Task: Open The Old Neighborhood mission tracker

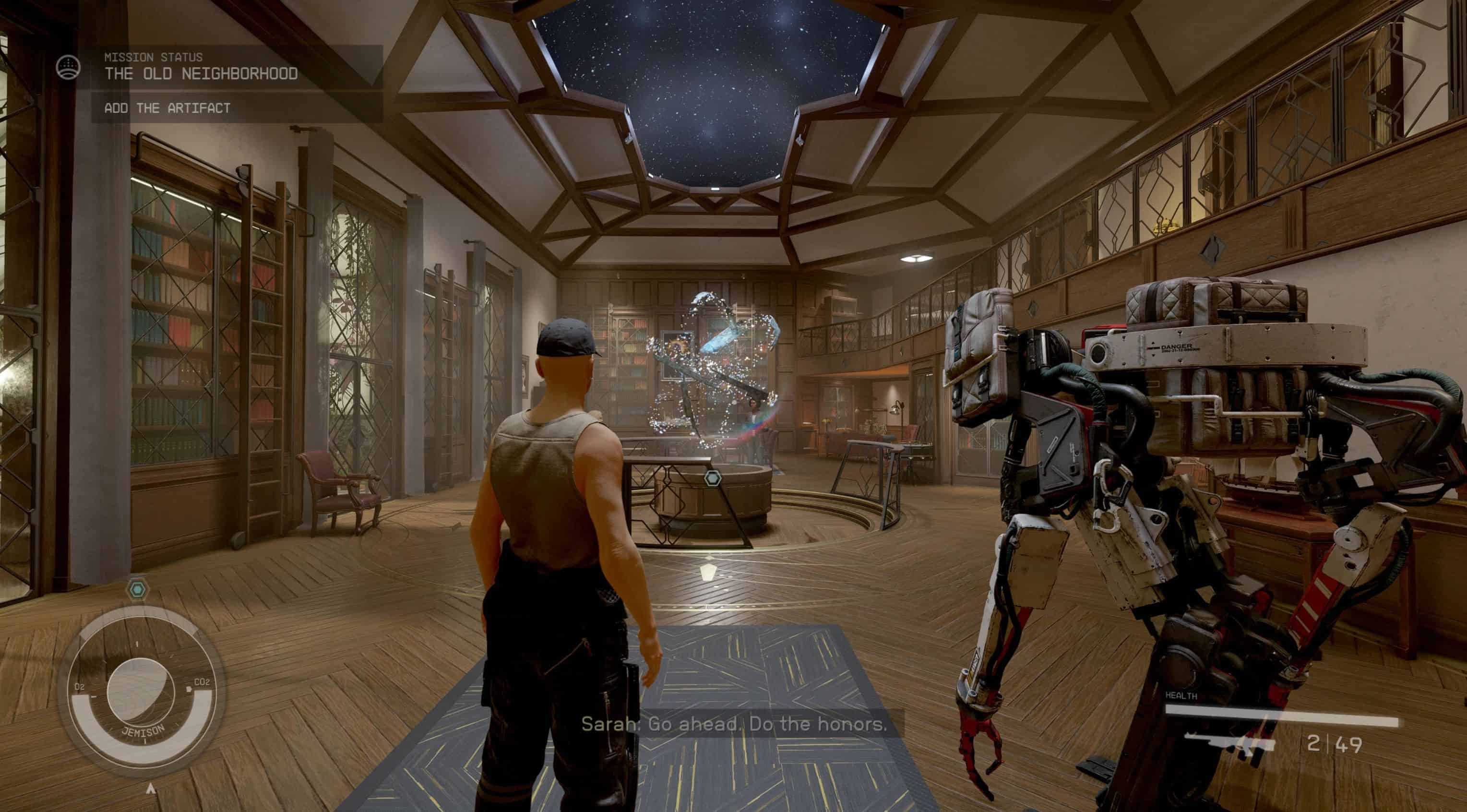Action: click(x=201, y=73)
